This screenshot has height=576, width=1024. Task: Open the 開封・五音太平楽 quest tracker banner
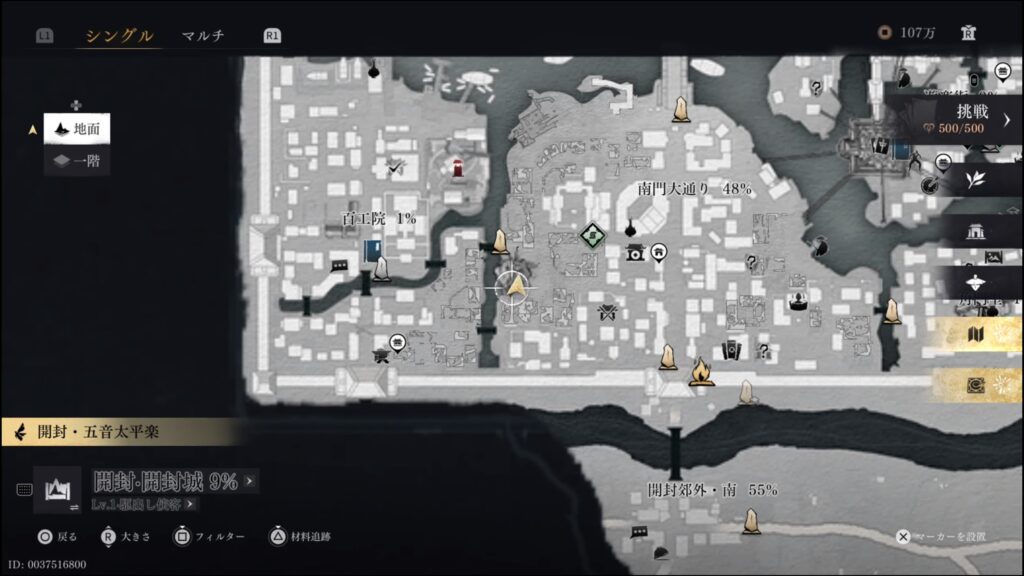(120, 433)
